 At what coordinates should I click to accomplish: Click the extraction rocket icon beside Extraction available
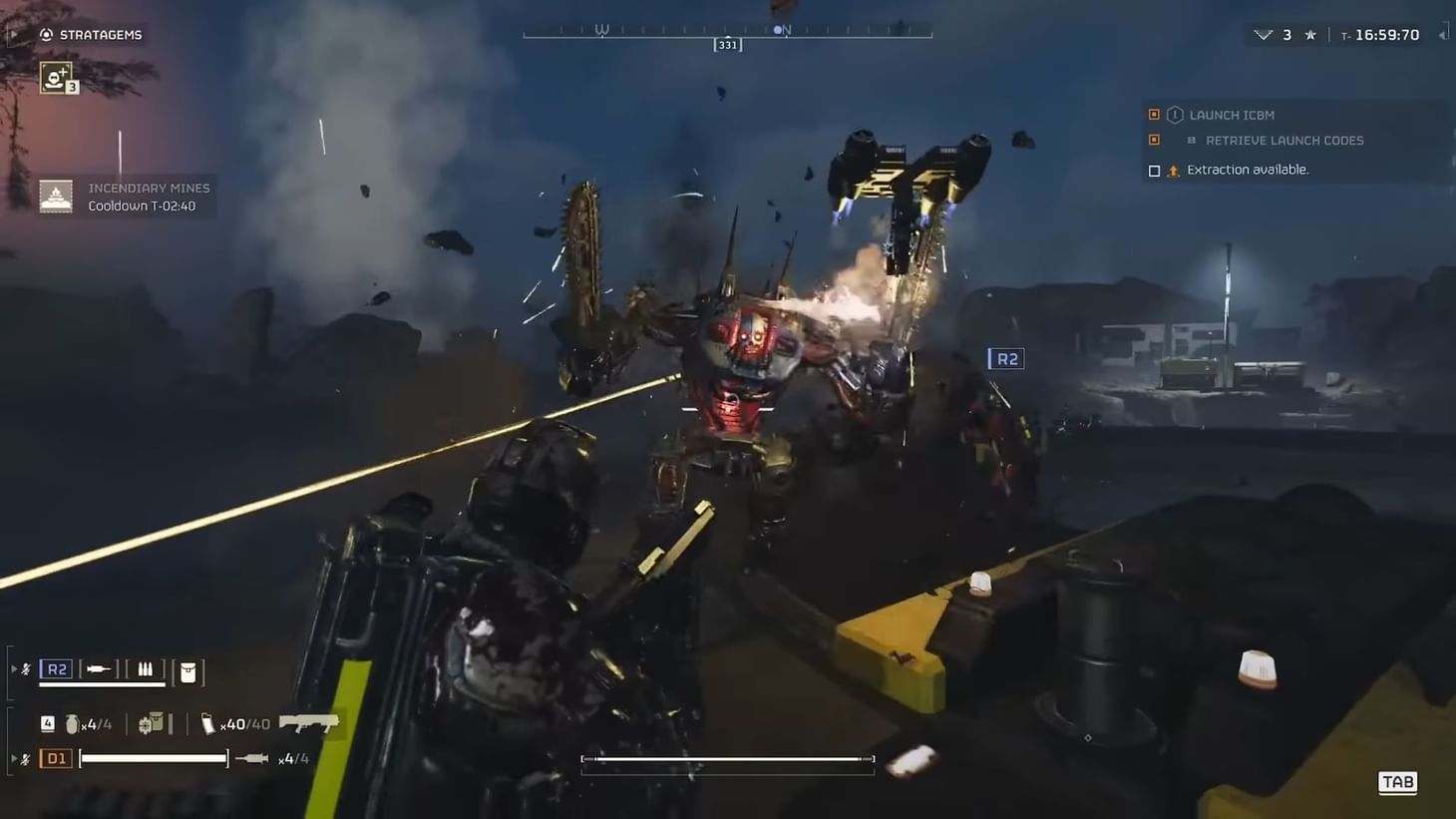[x=1174, y=170]
